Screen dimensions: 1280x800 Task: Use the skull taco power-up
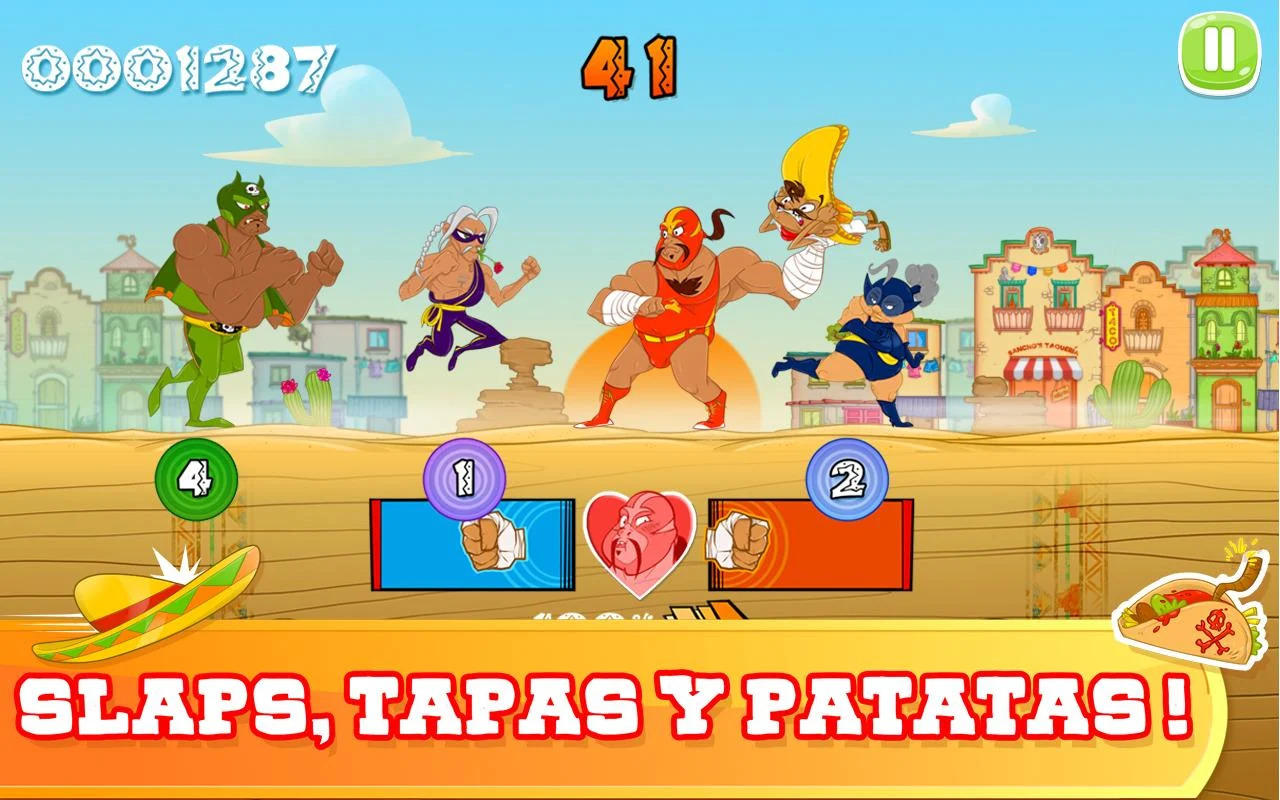click(x=1188, y=612)
